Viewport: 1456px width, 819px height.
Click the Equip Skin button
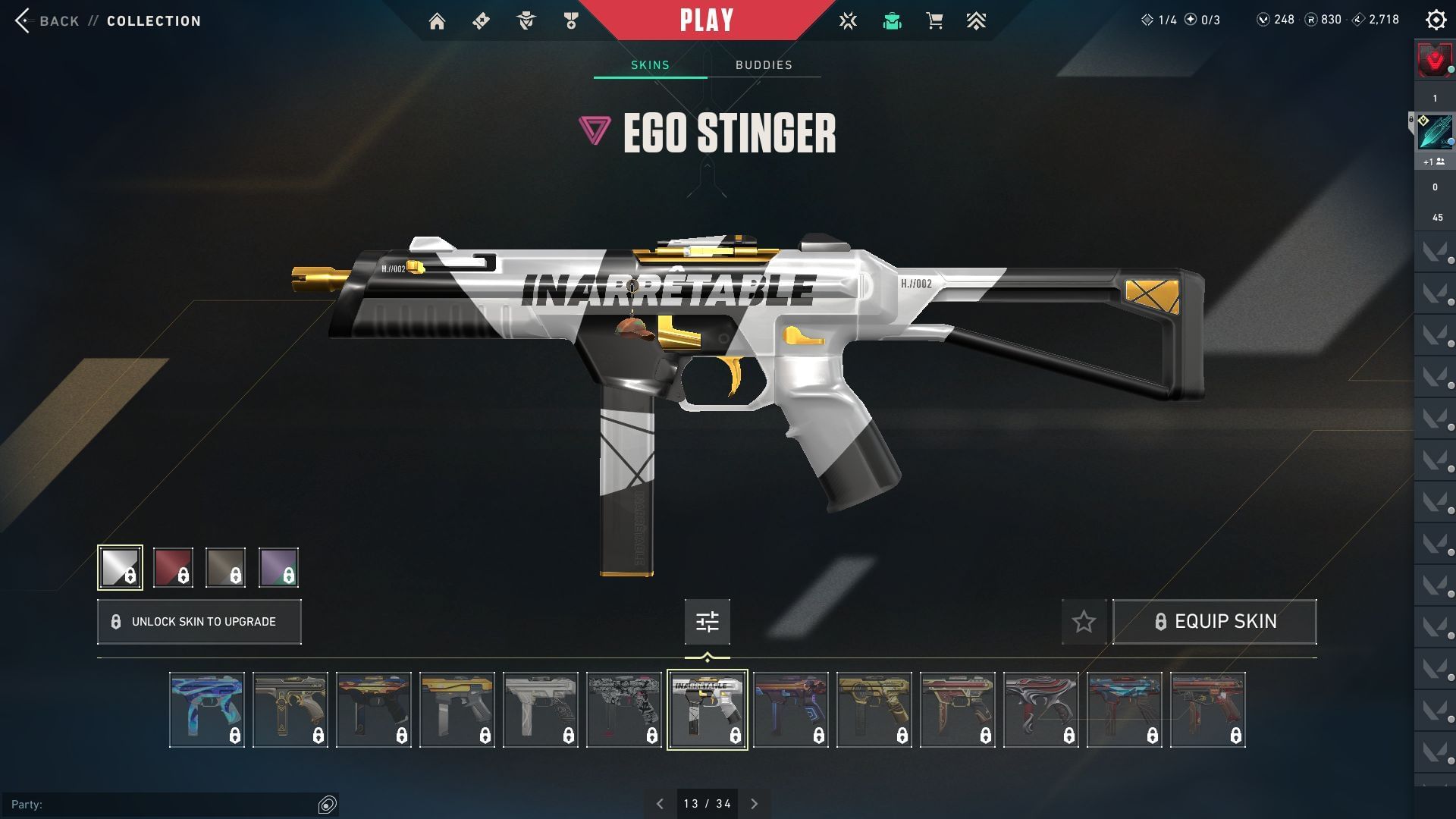tap(1214, 622)
